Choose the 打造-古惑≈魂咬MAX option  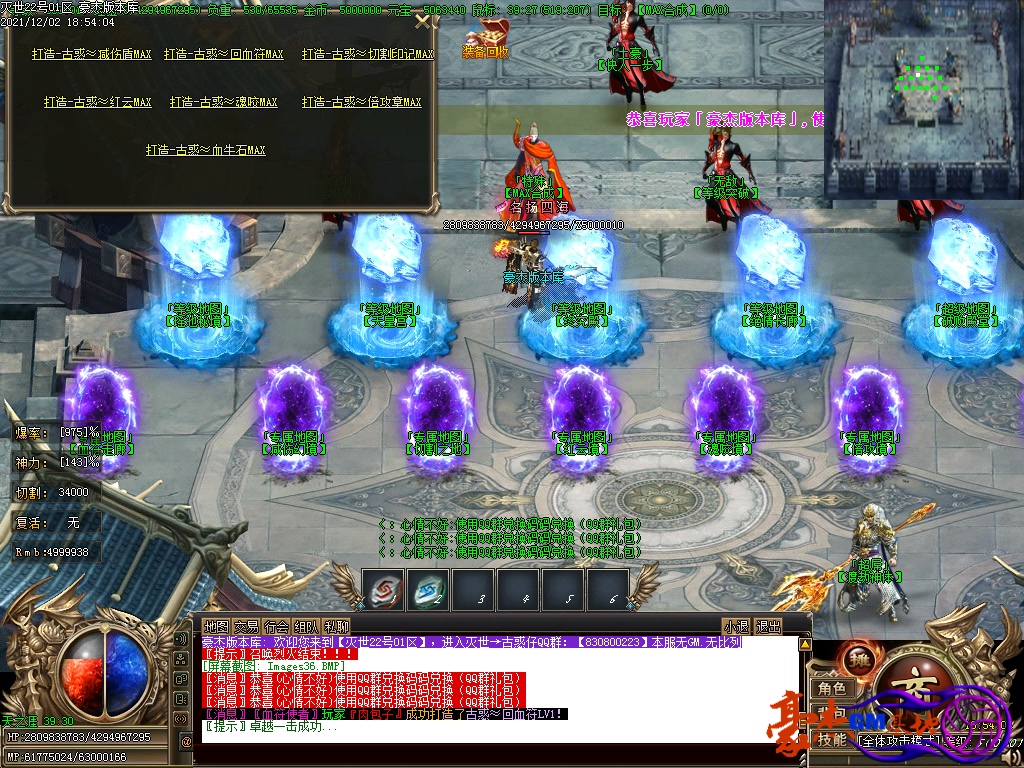(x=224, y=102)
